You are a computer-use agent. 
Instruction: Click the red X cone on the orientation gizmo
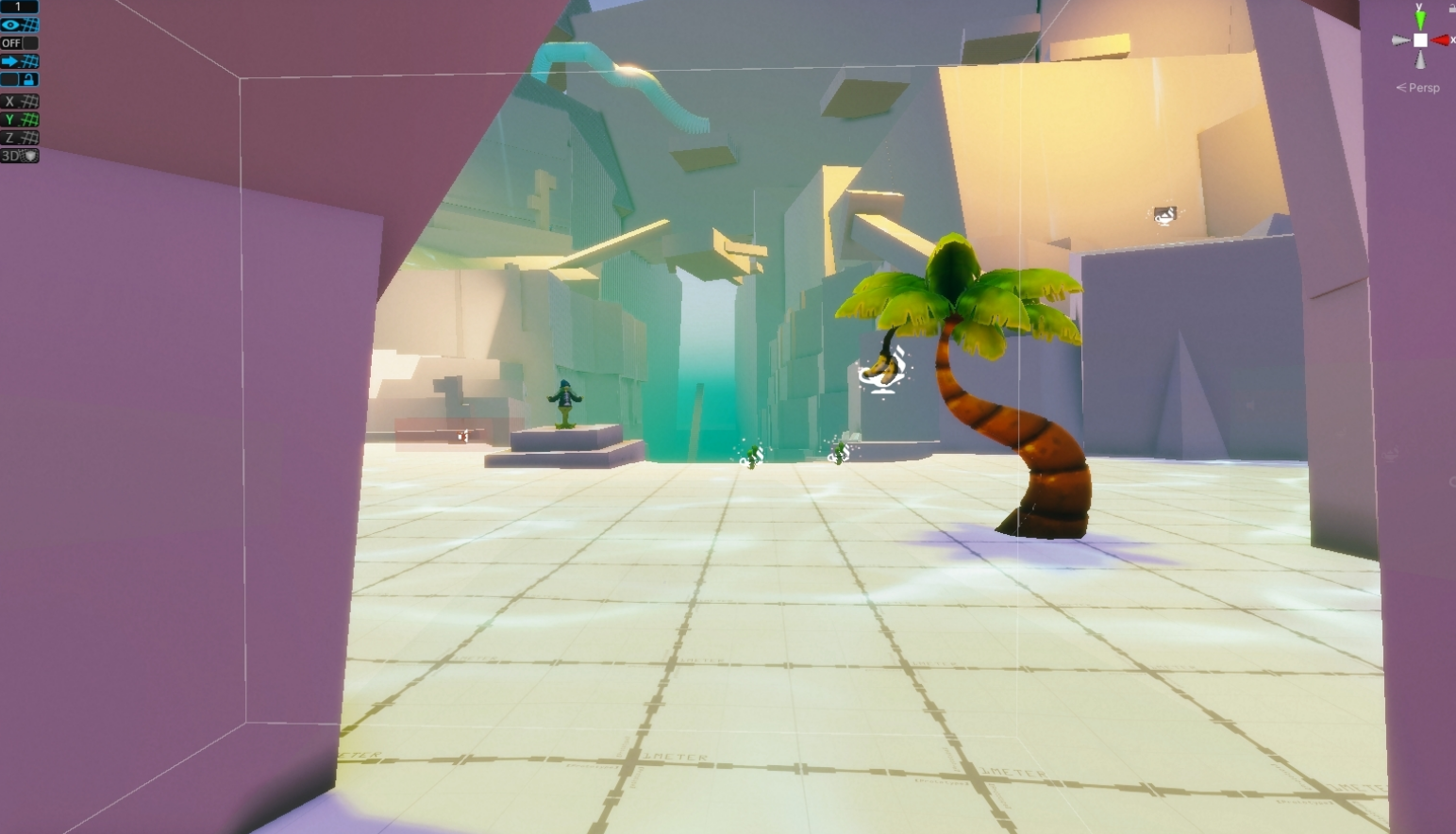coord(1440,40)
